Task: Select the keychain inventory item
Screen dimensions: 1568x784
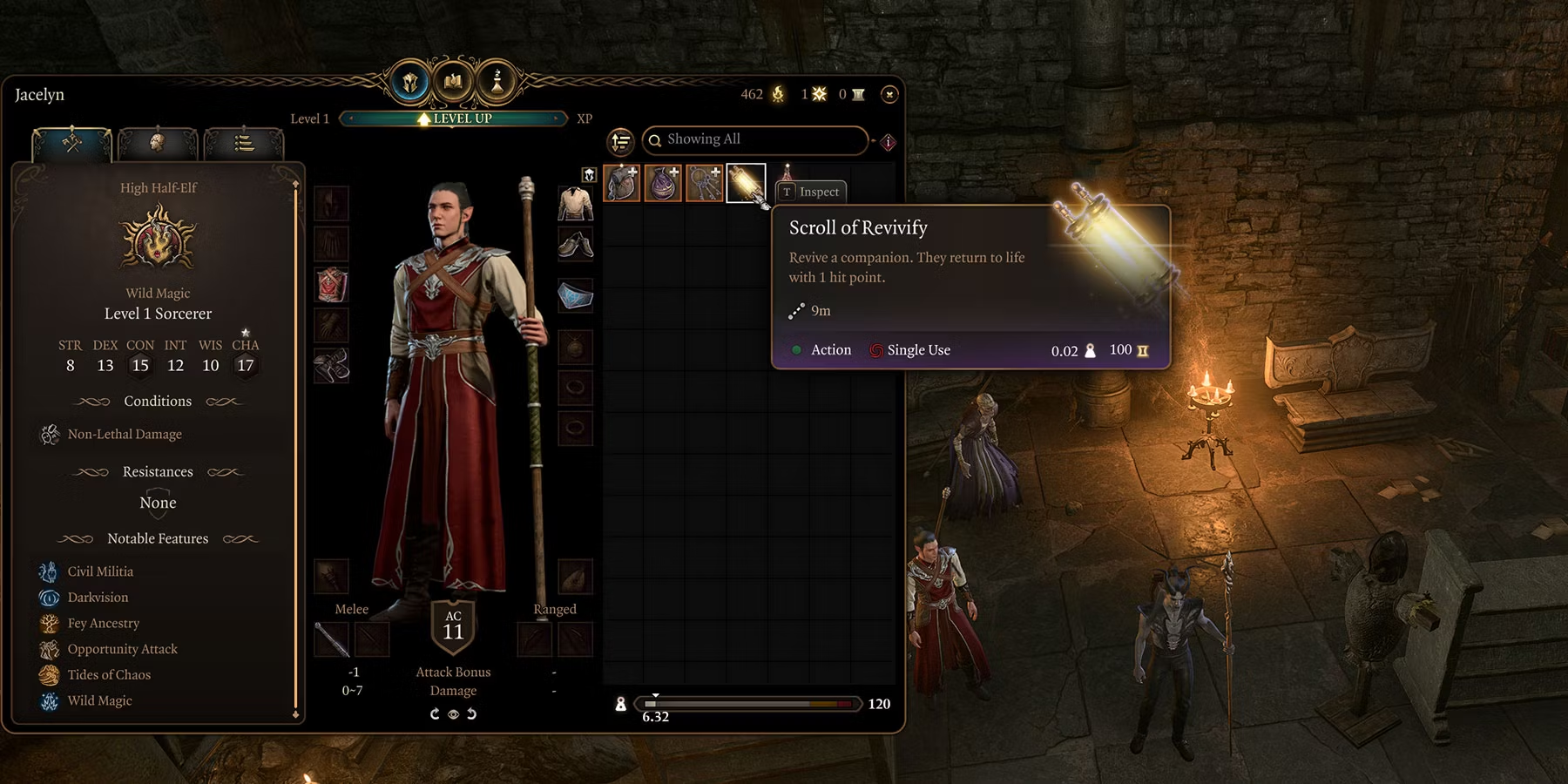Action: (704, 183)
